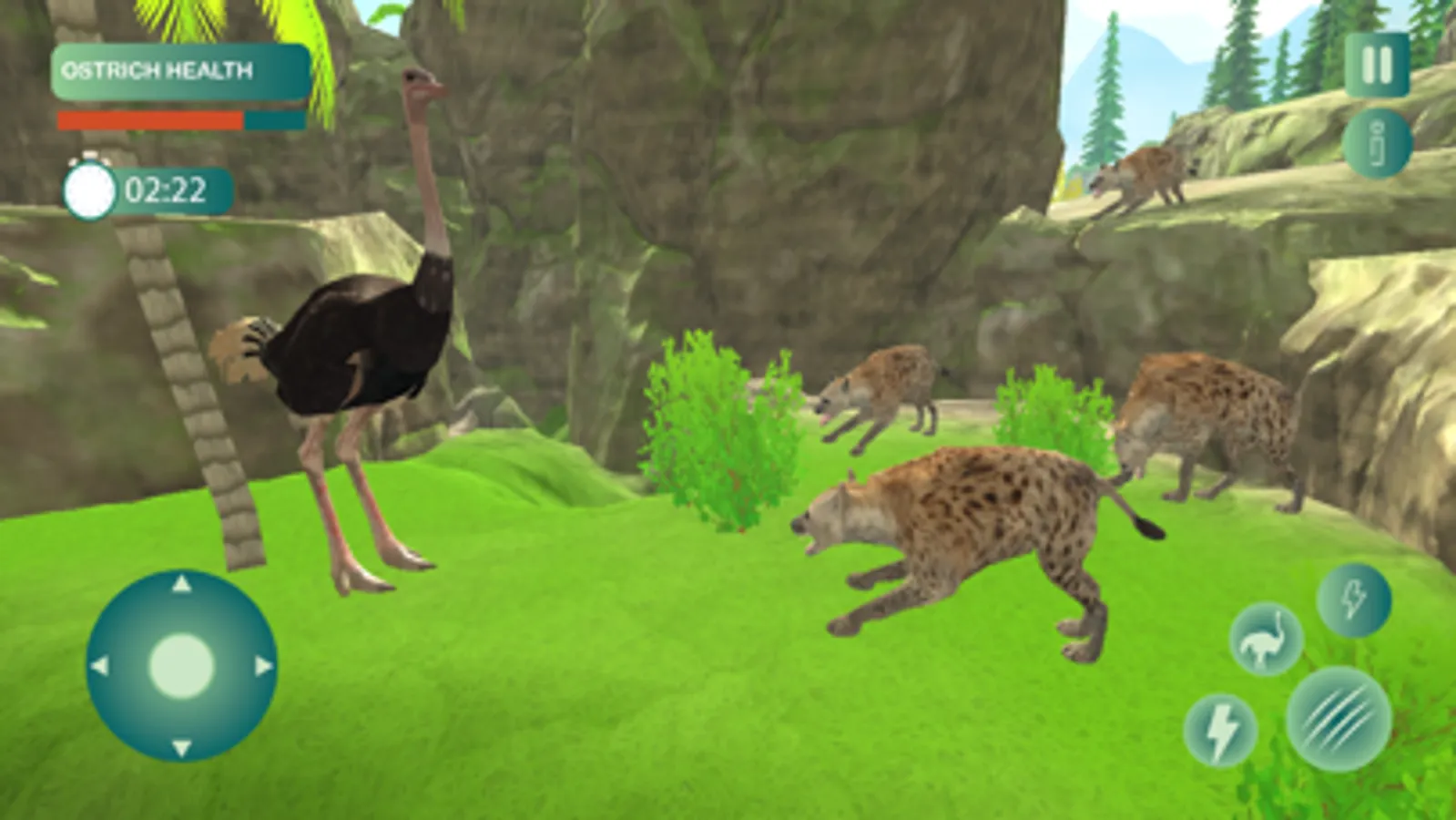Trigger the kick attack icon
This screenshot has width=1456, height=820.
[x=1354, y=601]
